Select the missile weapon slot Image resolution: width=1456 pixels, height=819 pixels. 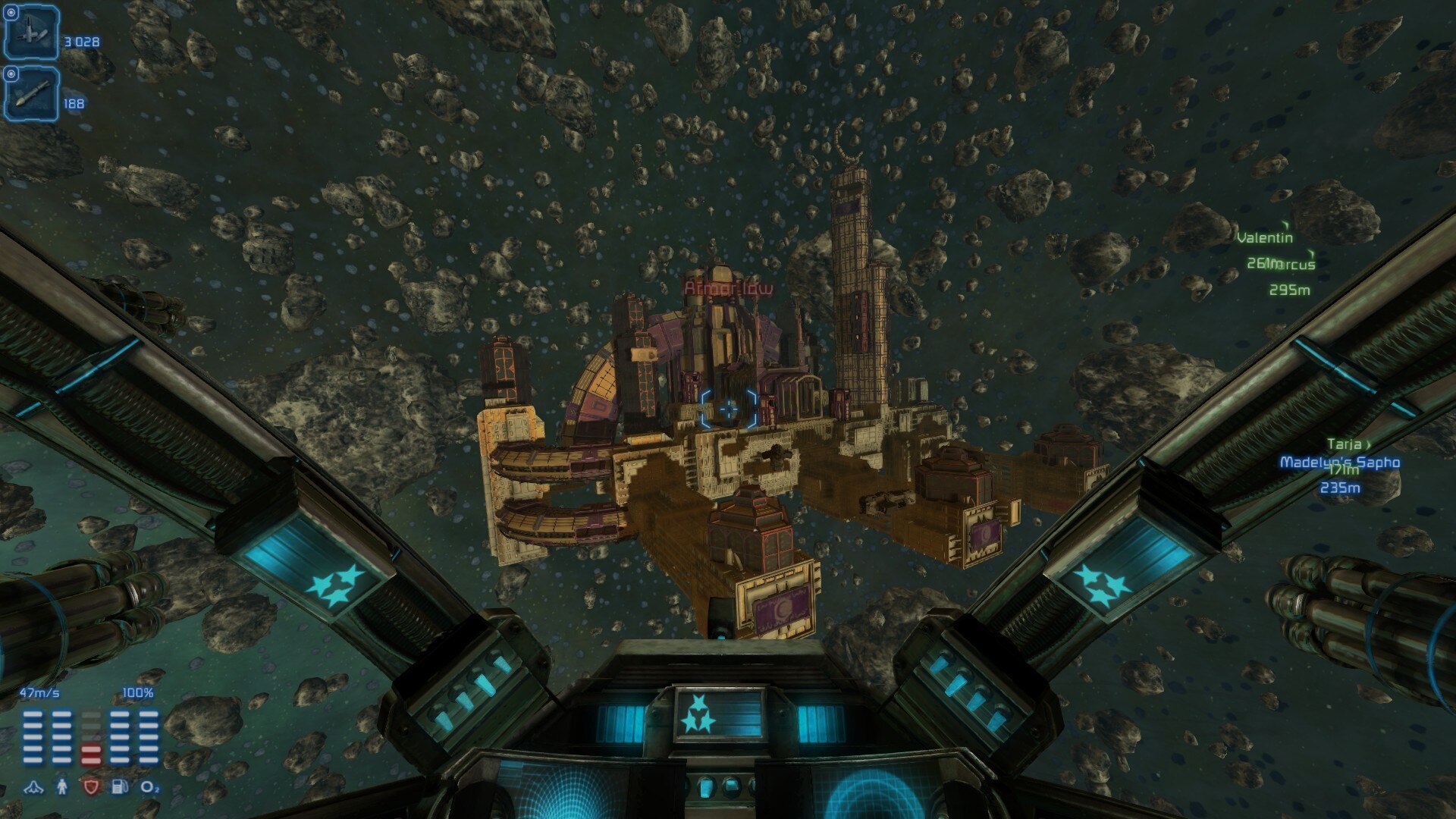32,94
